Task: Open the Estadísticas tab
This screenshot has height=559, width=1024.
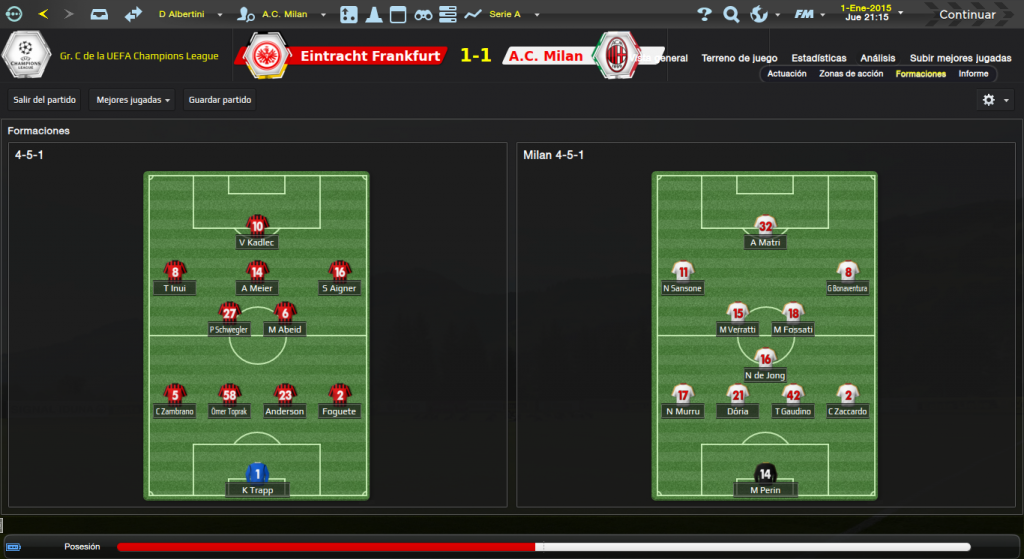Action: click(x=818, y=58)
